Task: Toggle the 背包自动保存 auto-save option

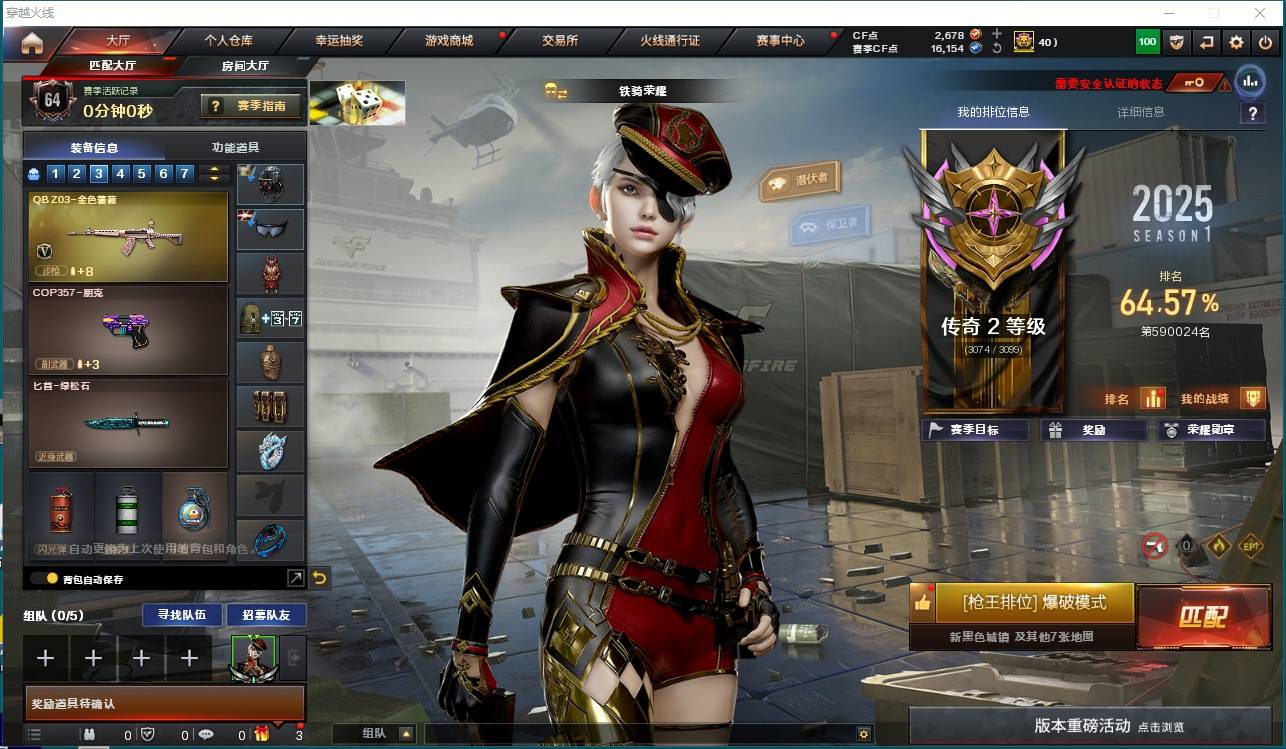Action: click(52, 578)
